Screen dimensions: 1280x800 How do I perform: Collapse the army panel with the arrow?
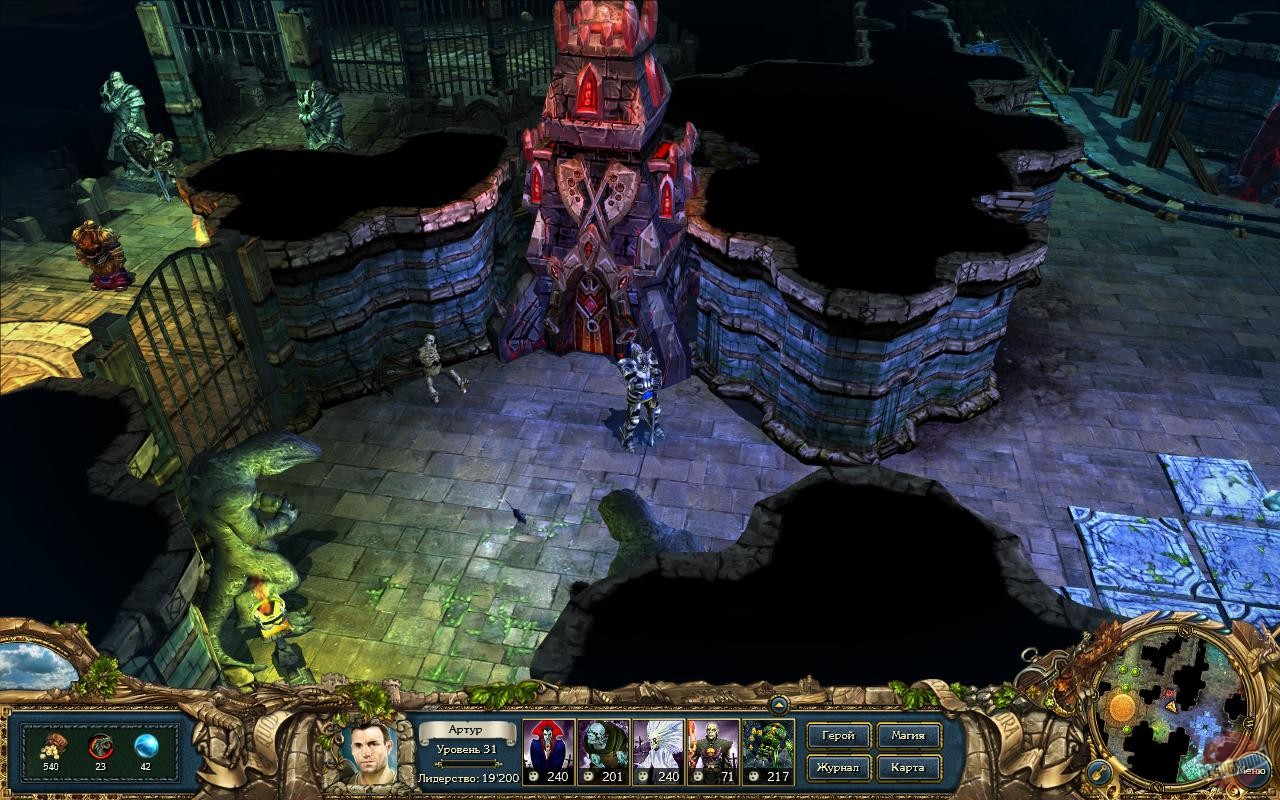780,705
